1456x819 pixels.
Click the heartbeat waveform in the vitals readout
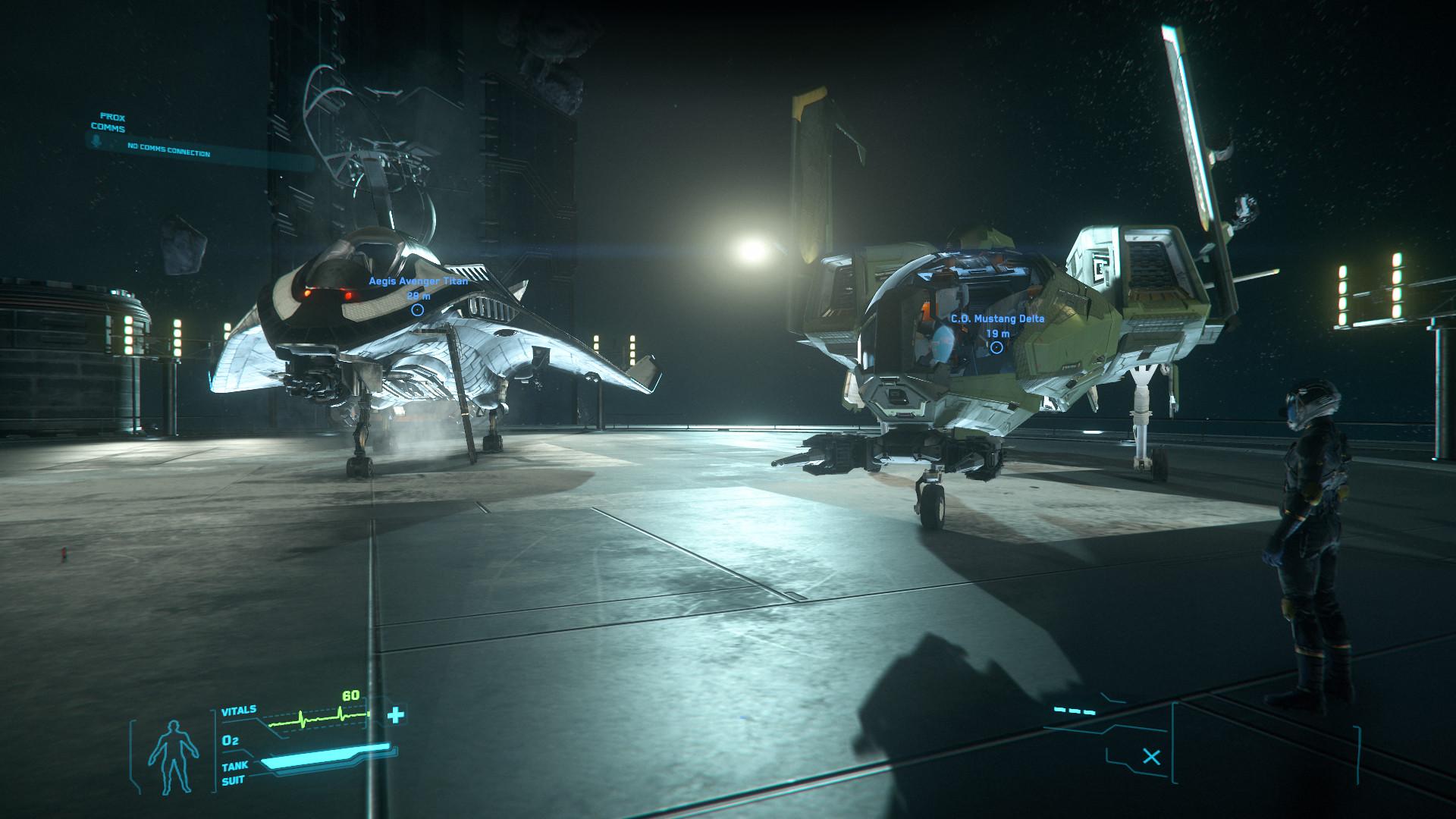[314, 718]
